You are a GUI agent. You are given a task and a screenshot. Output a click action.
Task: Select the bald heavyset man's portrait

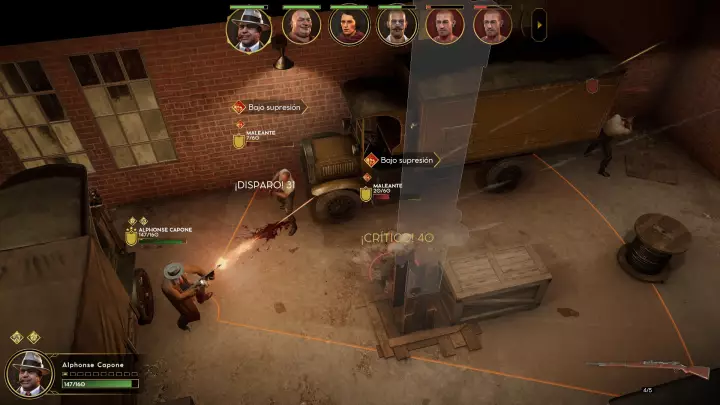tap(300, 27)
